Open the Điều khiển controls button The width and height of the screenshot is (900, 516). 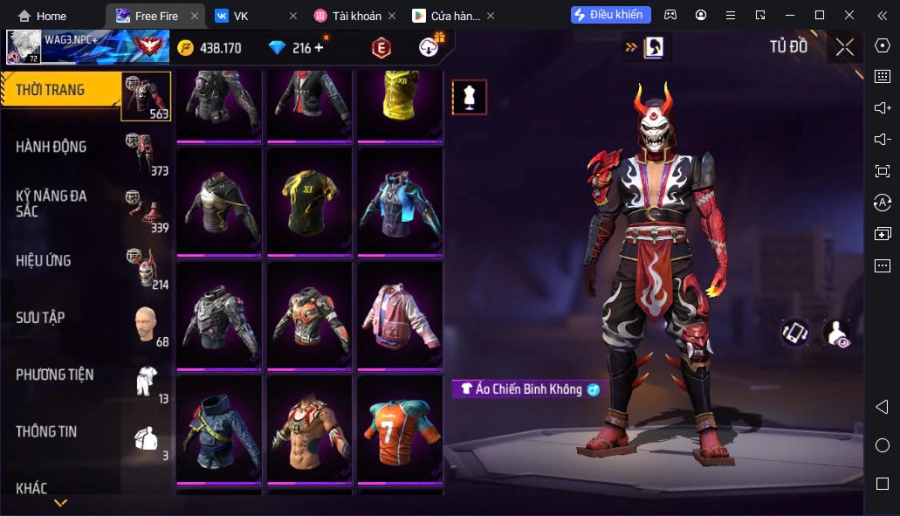coord(610,15)
